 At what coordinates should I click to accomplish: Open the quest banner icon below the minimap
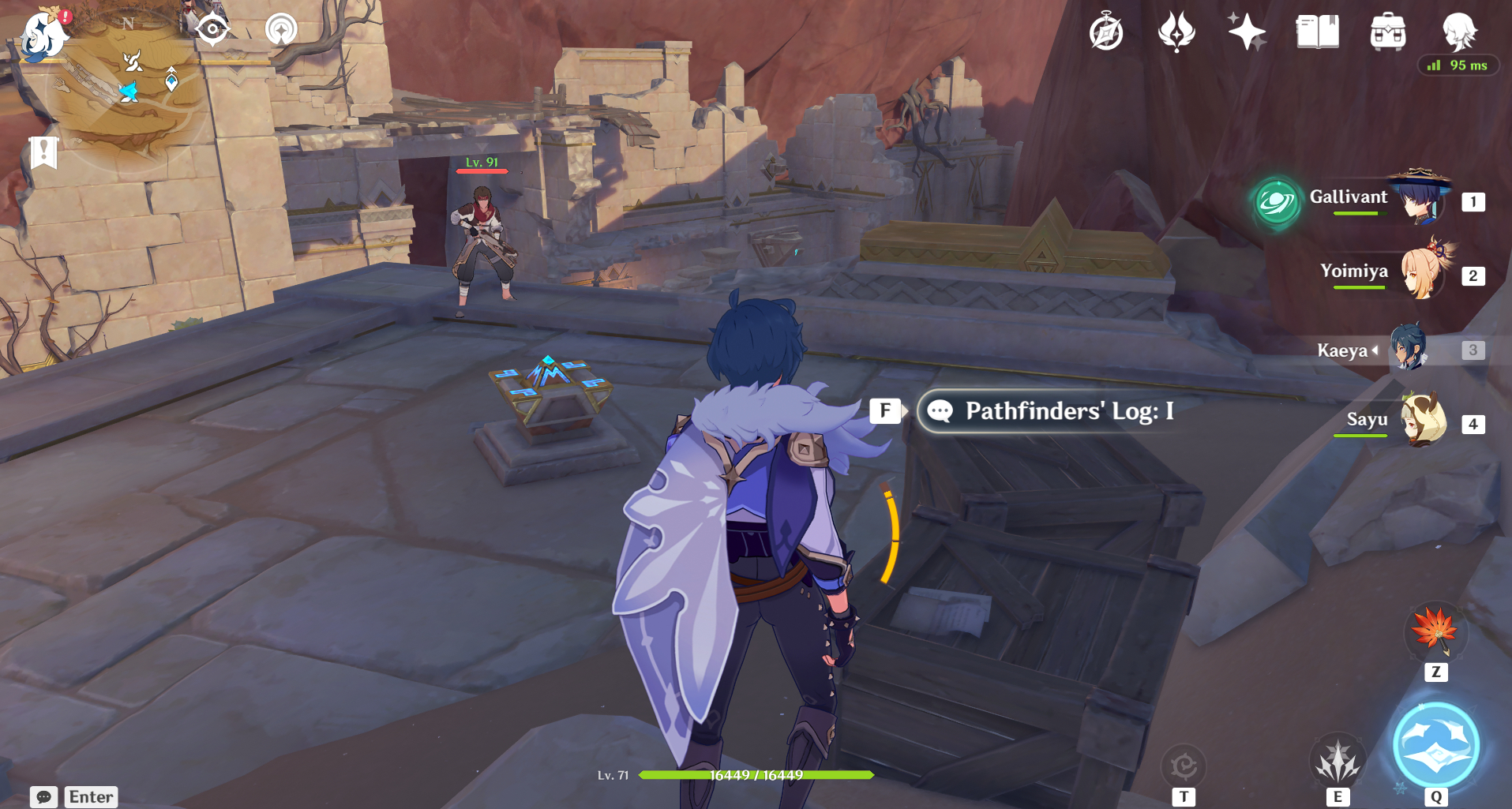pos(43,152)
